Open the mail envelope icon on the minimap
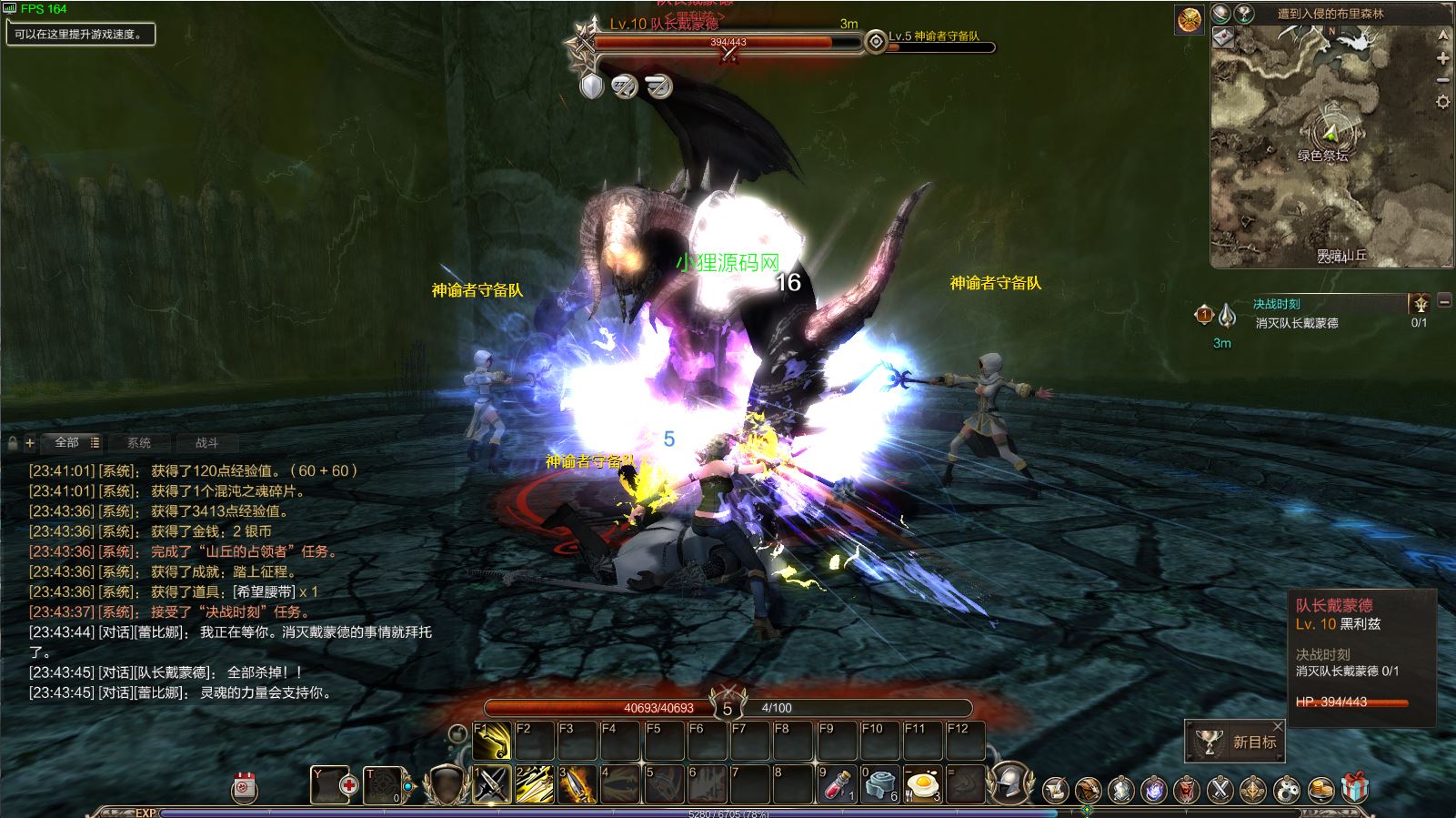The height and width of the screenshot is (818, 1456). tap(1223, 36)
